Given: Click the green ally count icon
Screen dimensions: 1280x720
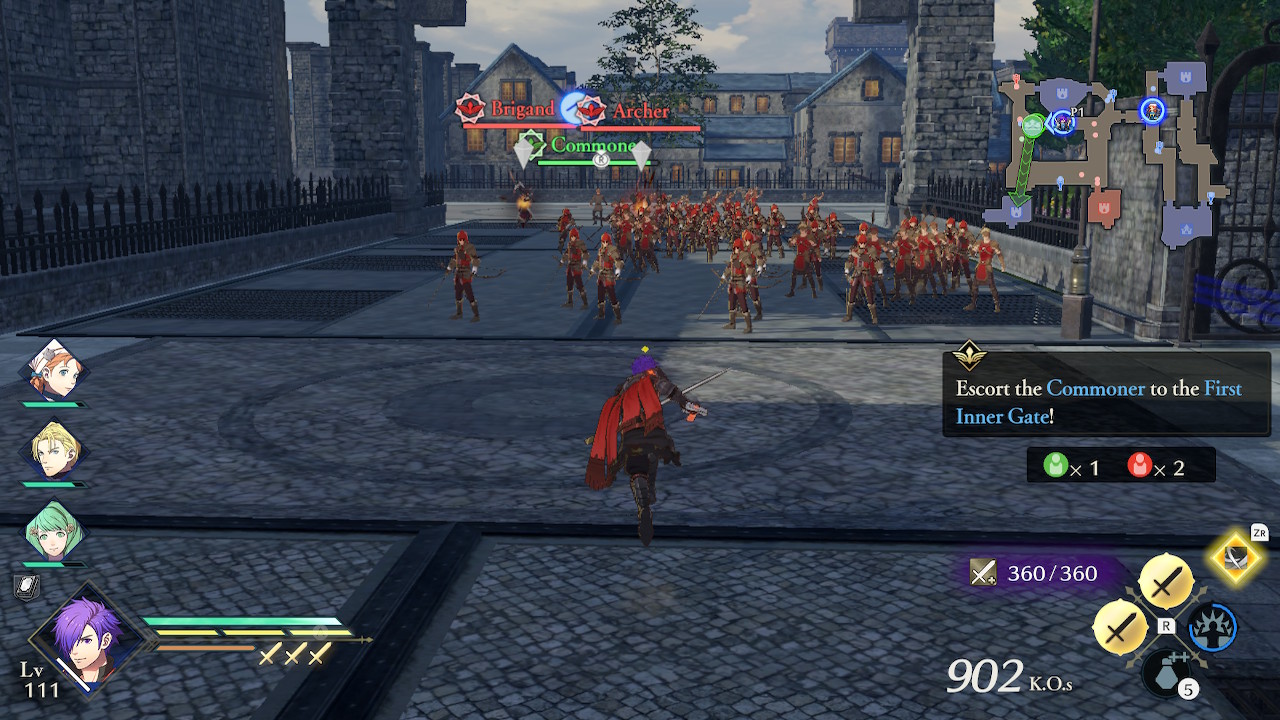Looking at the screenshot, I should pos(1057,464).
